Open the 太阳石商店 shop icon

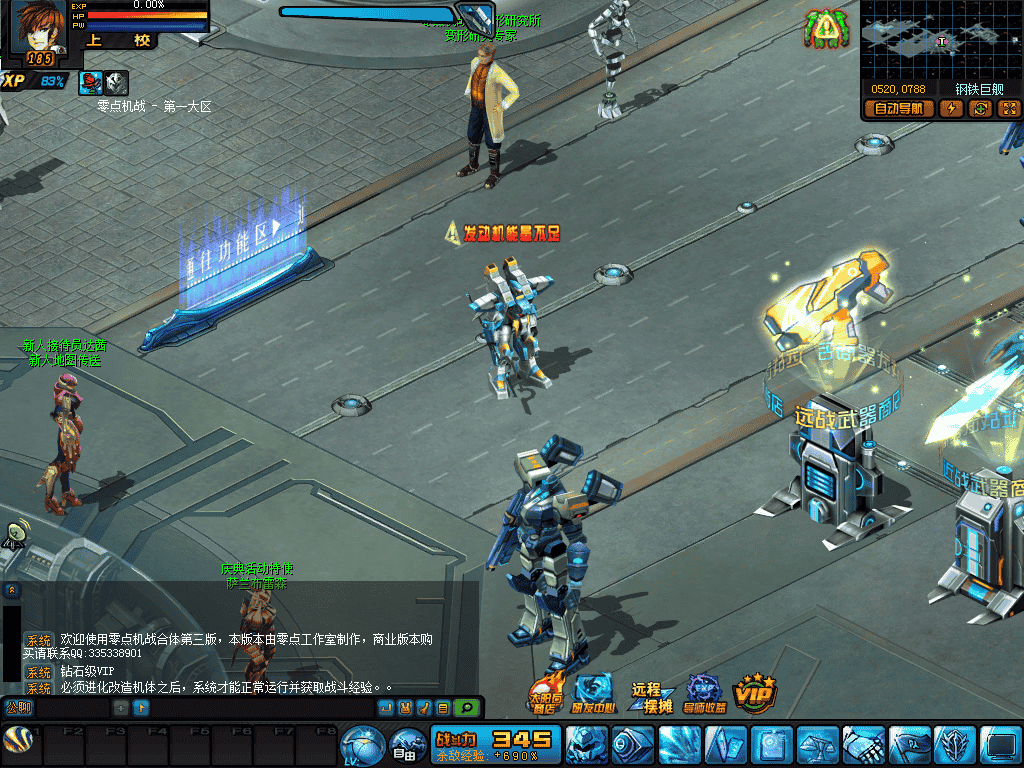tap(545, 693)
